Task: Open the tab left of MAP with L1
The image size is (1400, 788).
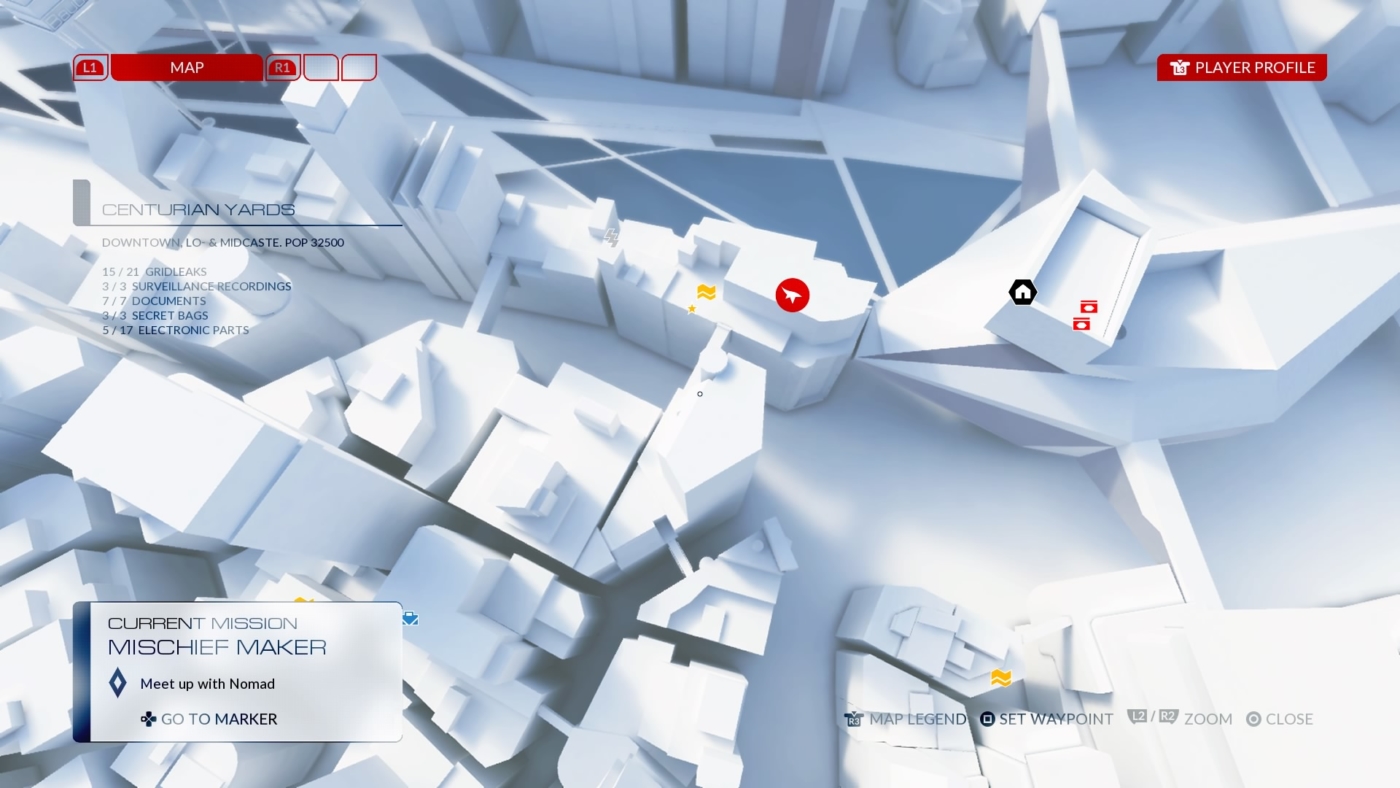Action: click(89, 67)
